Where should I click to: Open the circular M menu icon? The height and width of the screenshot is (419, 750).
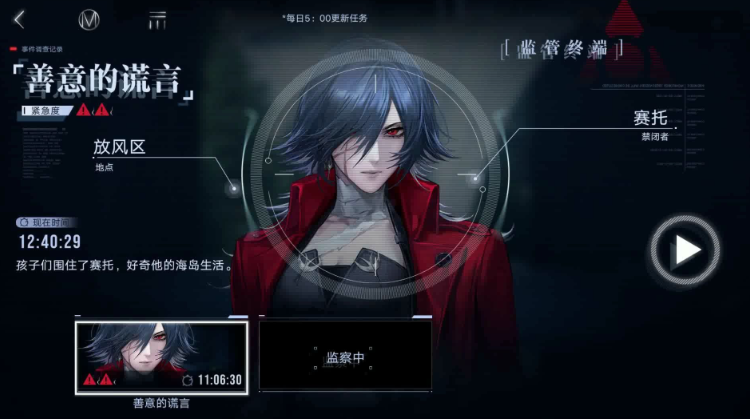(88, 20)
